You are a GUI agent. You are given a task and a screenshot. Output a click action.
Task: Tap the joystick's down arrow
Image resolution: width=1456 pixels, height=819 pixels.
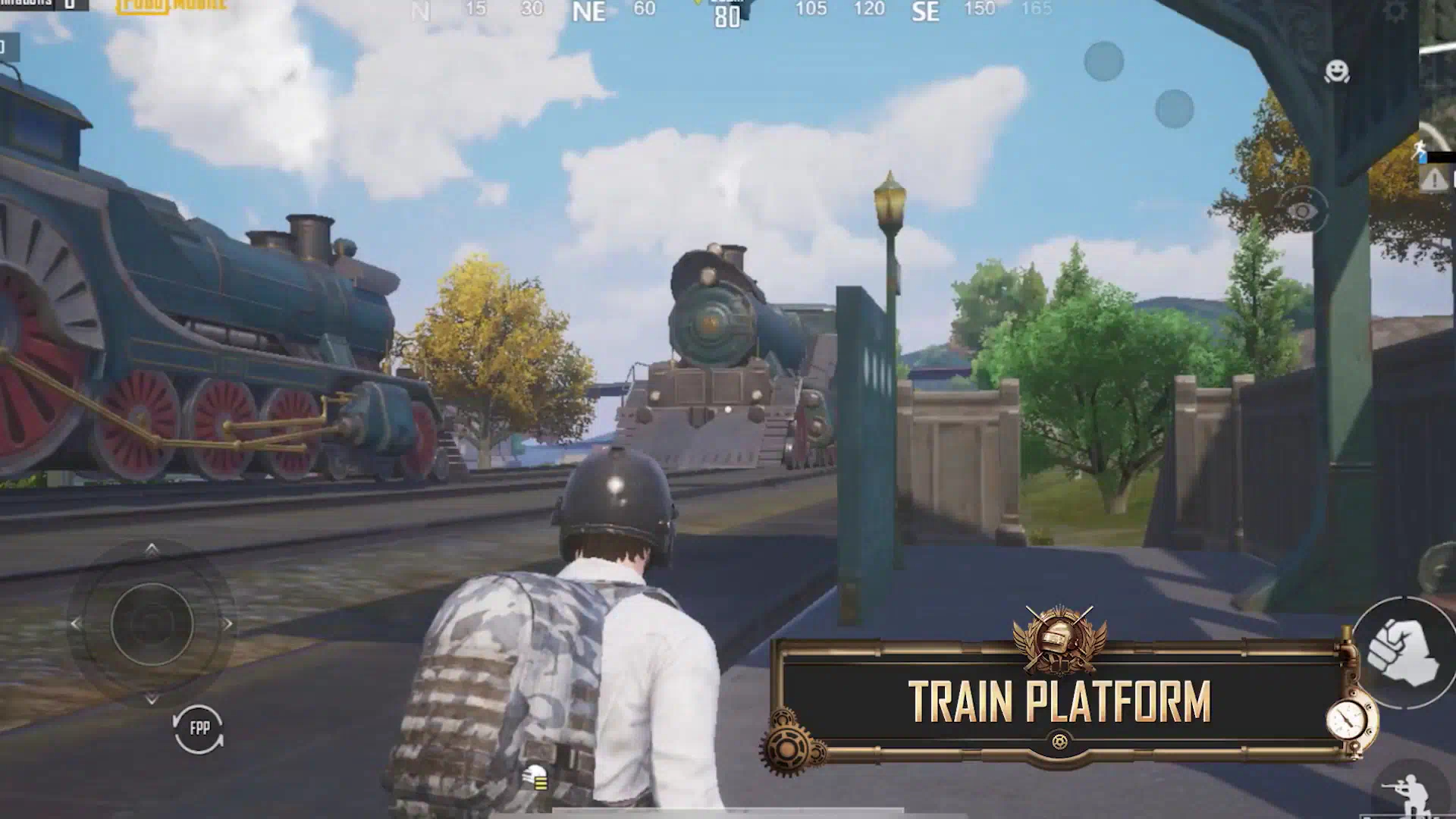point(152,698)
